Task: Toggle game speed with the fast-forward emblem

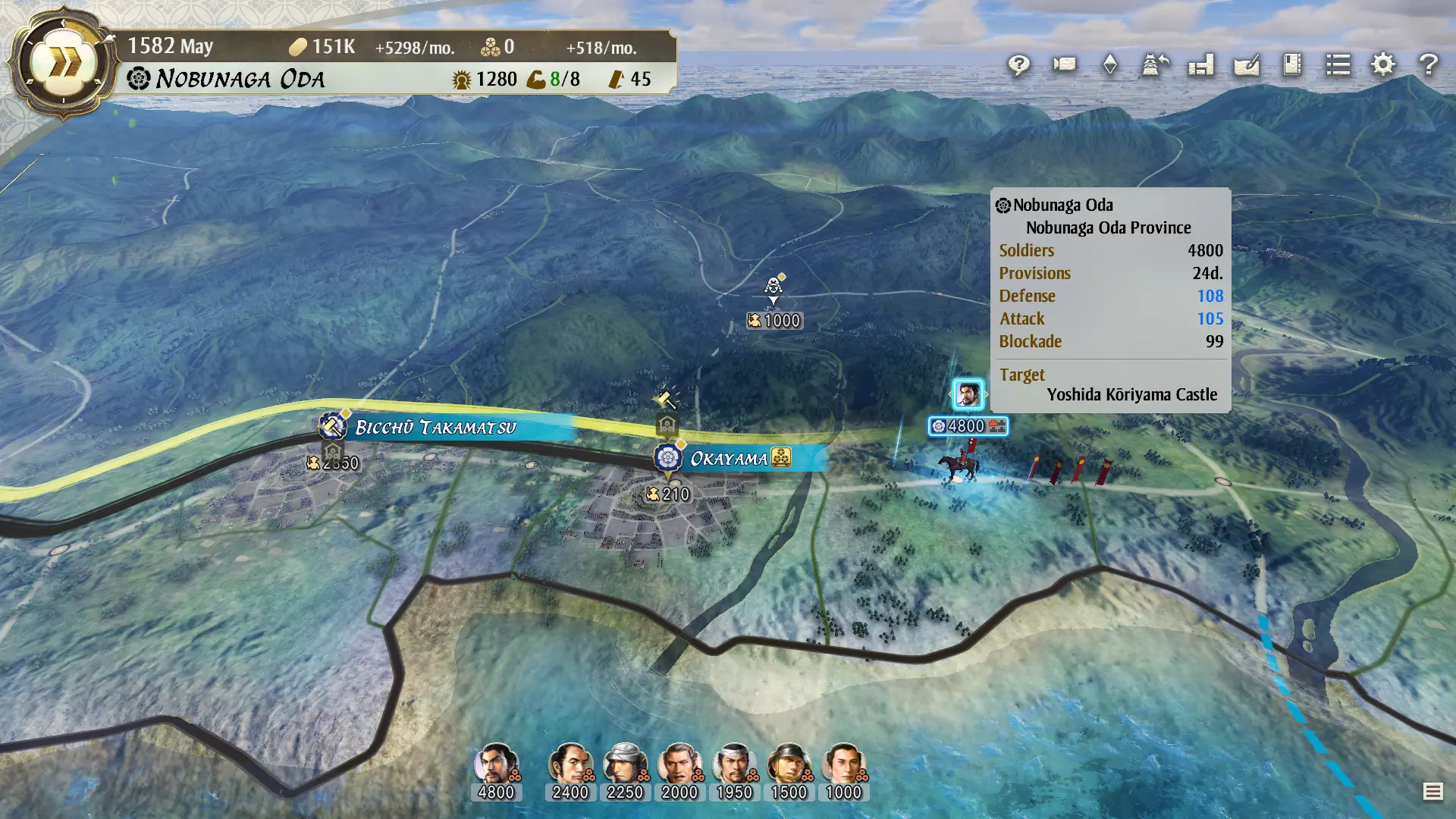Action: click(62, 61)
